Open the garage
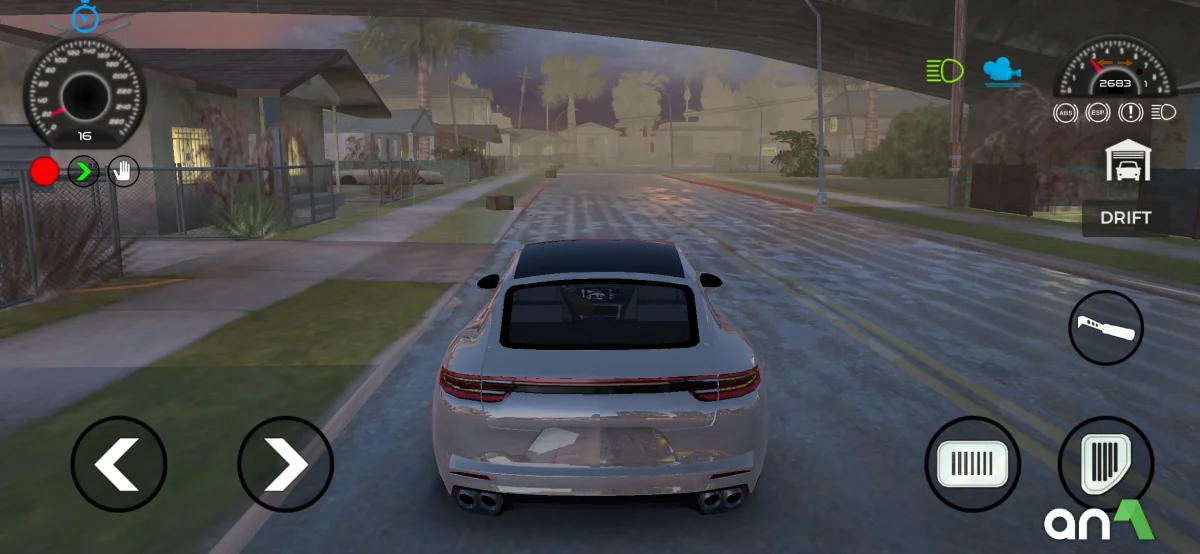This screenshot has width=1200, height=554. pos(1128,161)
